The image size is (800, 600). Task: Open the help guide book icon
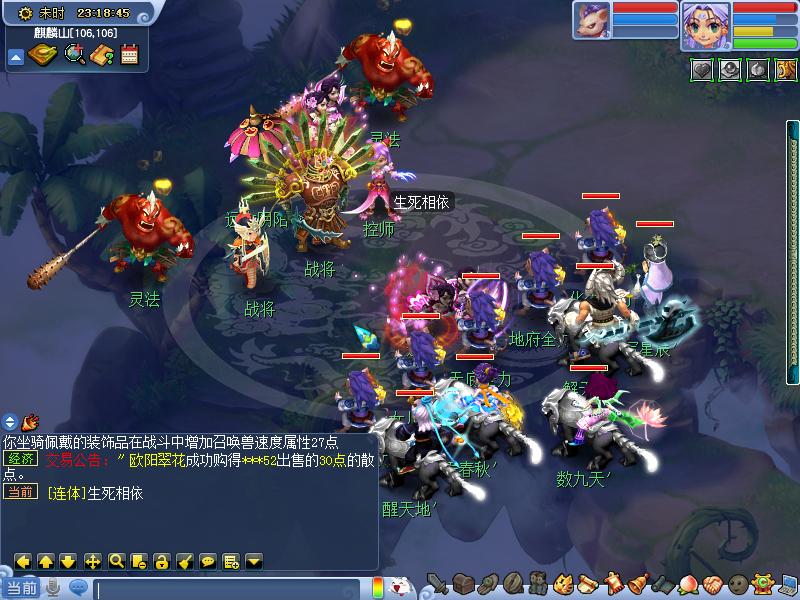pos(101,54)
